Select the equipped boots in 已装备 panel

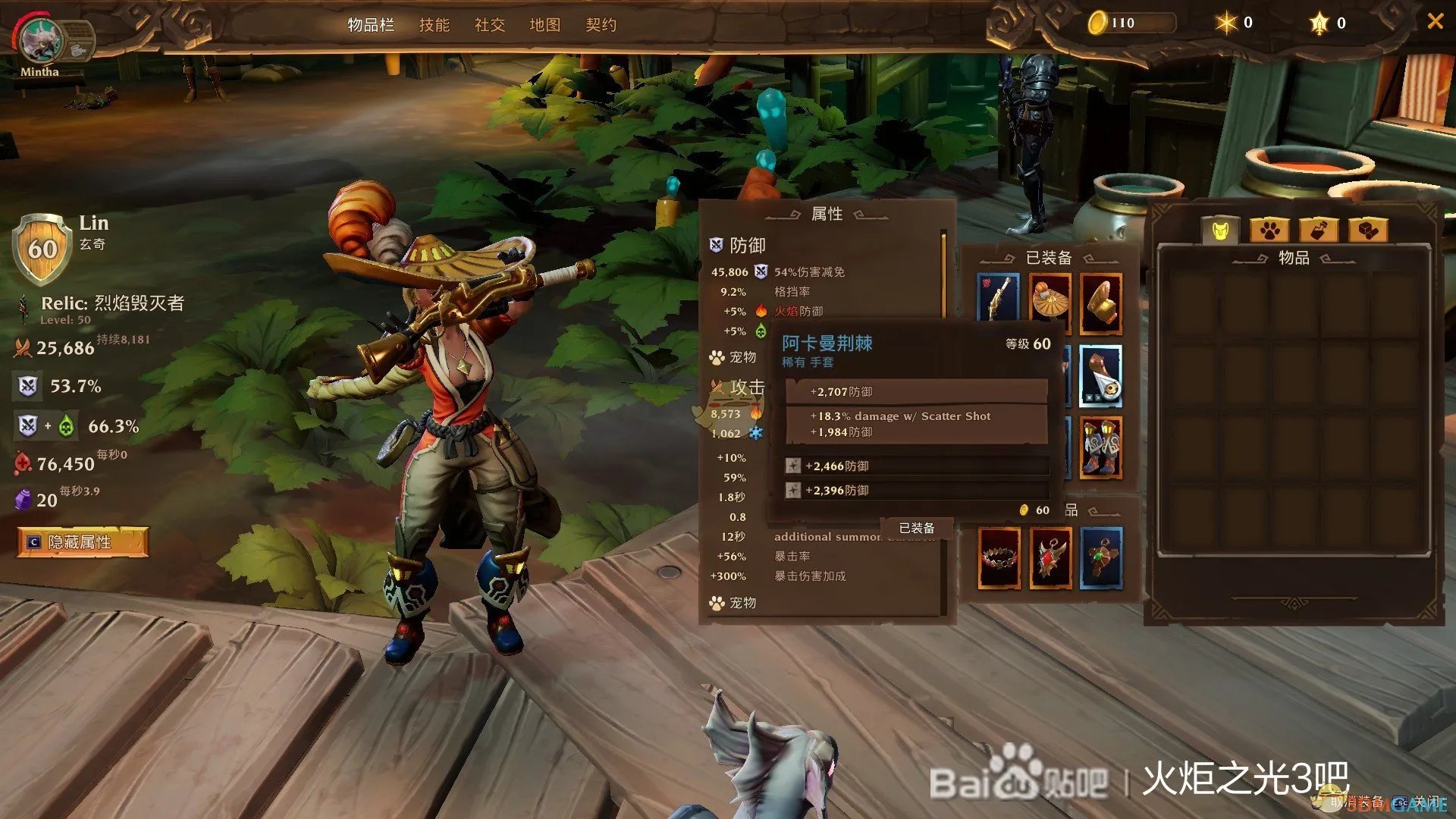coord(1101,449)
